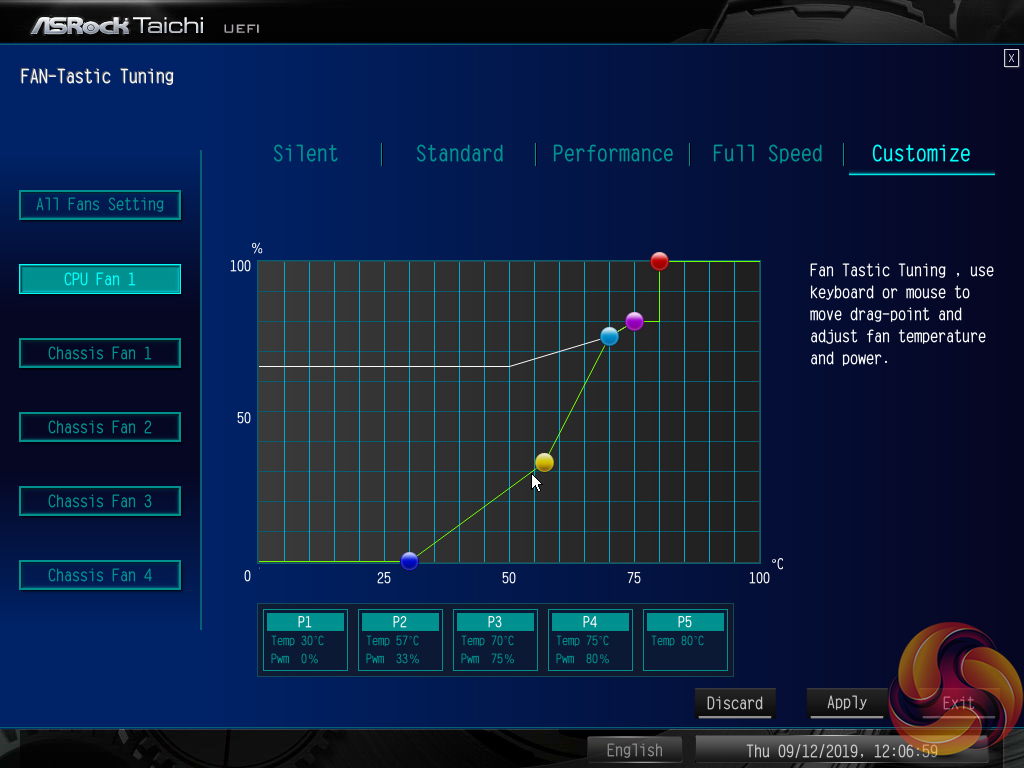Screen dimensions: 1024x768
Task: Switch to the Silent fan preset
Action: (306, 154)
